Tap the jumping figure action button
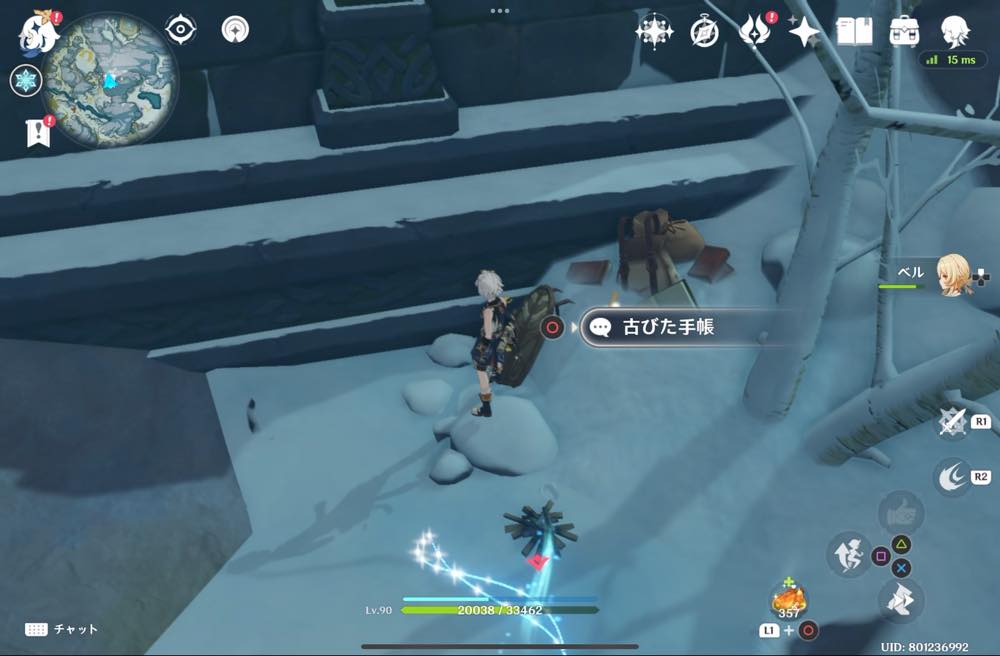This screenshot has width=1000, height=656. click(x=848, y=553)
